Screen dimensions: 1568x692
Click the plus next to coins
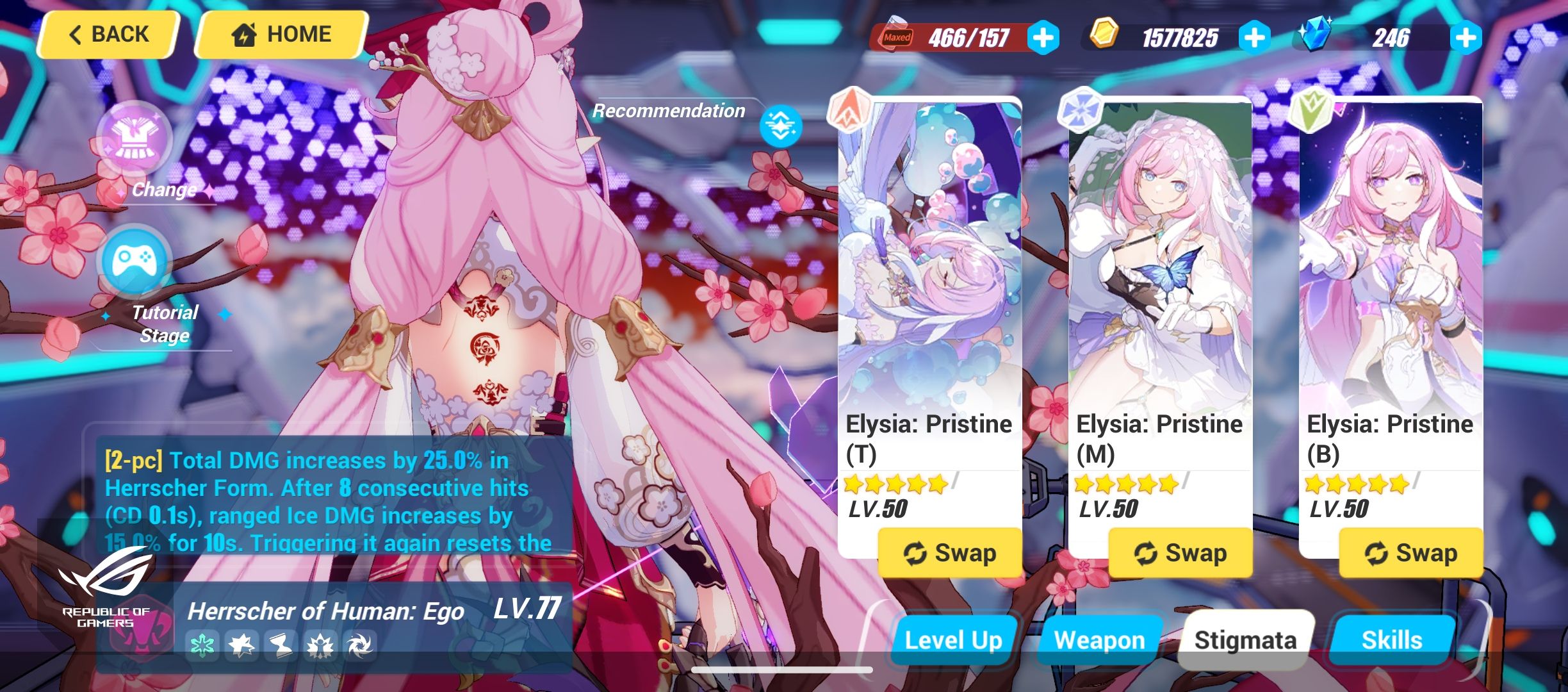click(1254, 38)
